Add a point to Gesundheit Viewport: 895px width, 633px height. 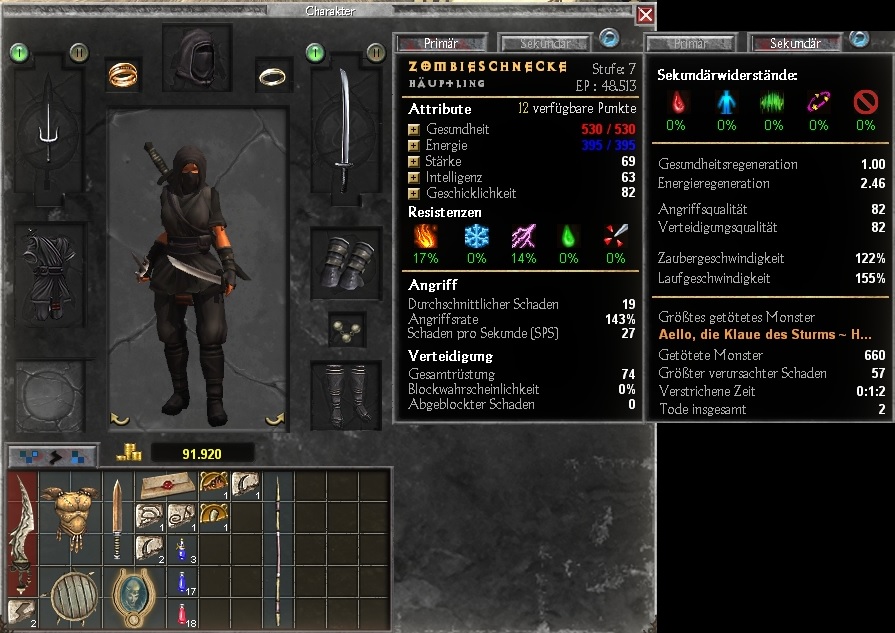[x=414, y=130]
